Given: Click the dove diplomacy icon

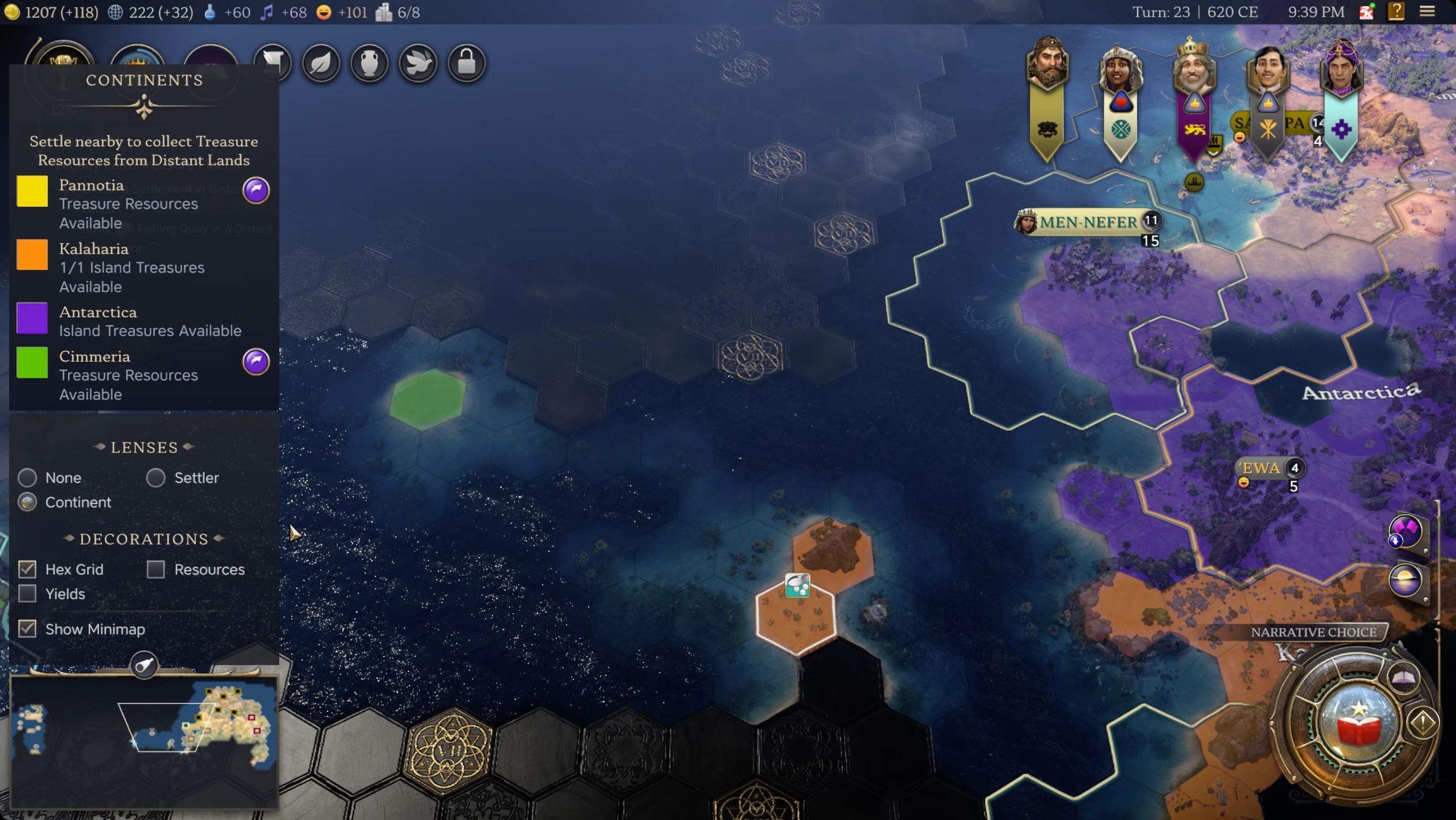Looking at the screenshot, I should coord(418,63).
